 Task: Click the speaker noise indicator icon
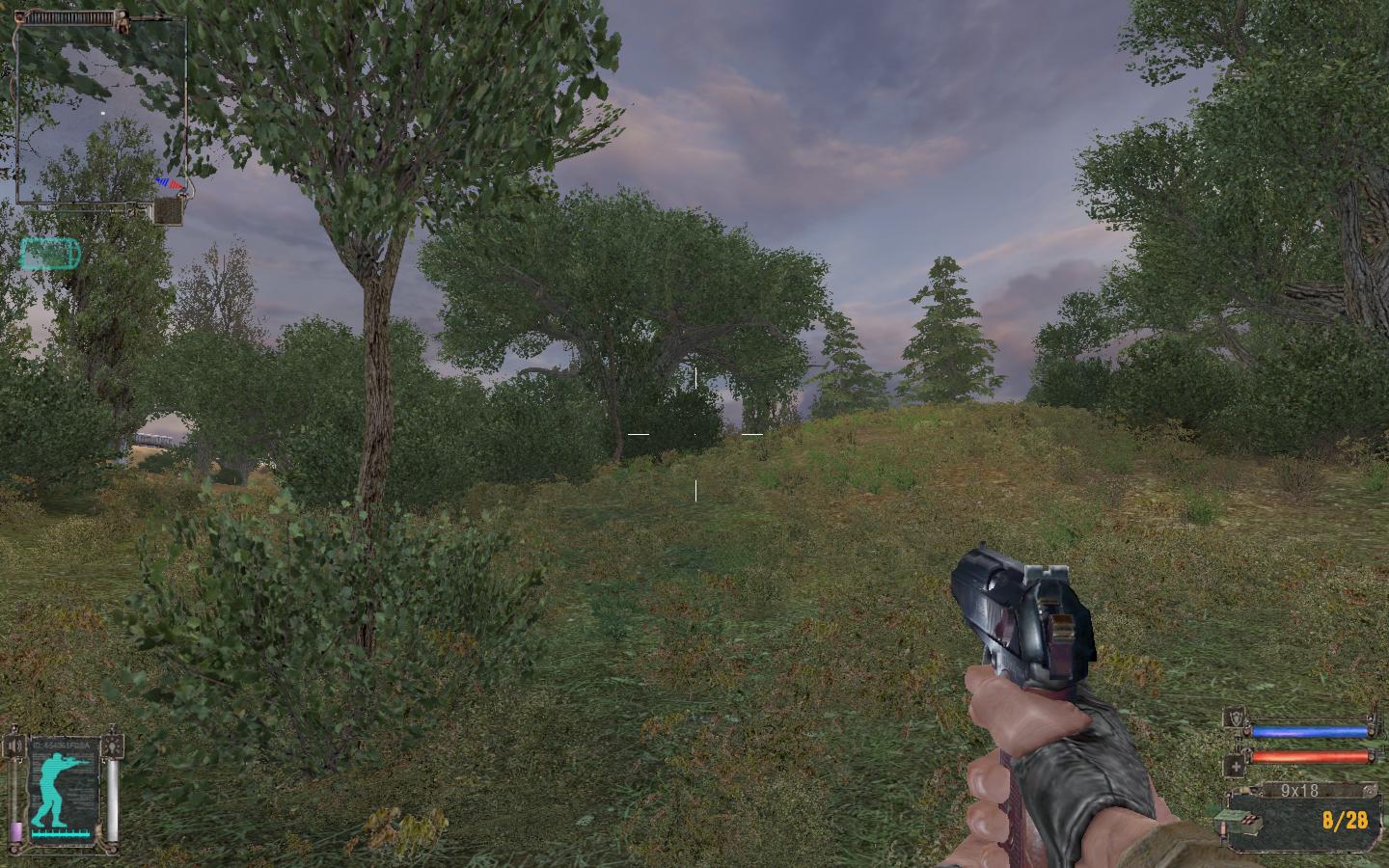pyautogui.click(x=14, y=746)
